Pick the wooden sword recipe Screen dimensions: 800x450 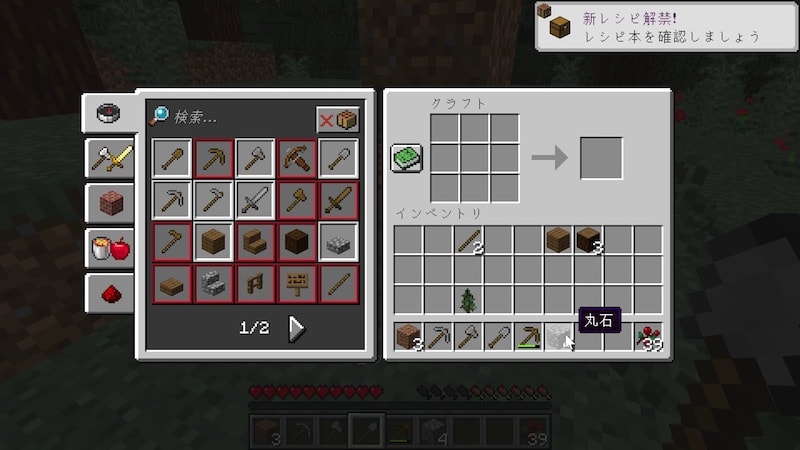tap(338, 200)
